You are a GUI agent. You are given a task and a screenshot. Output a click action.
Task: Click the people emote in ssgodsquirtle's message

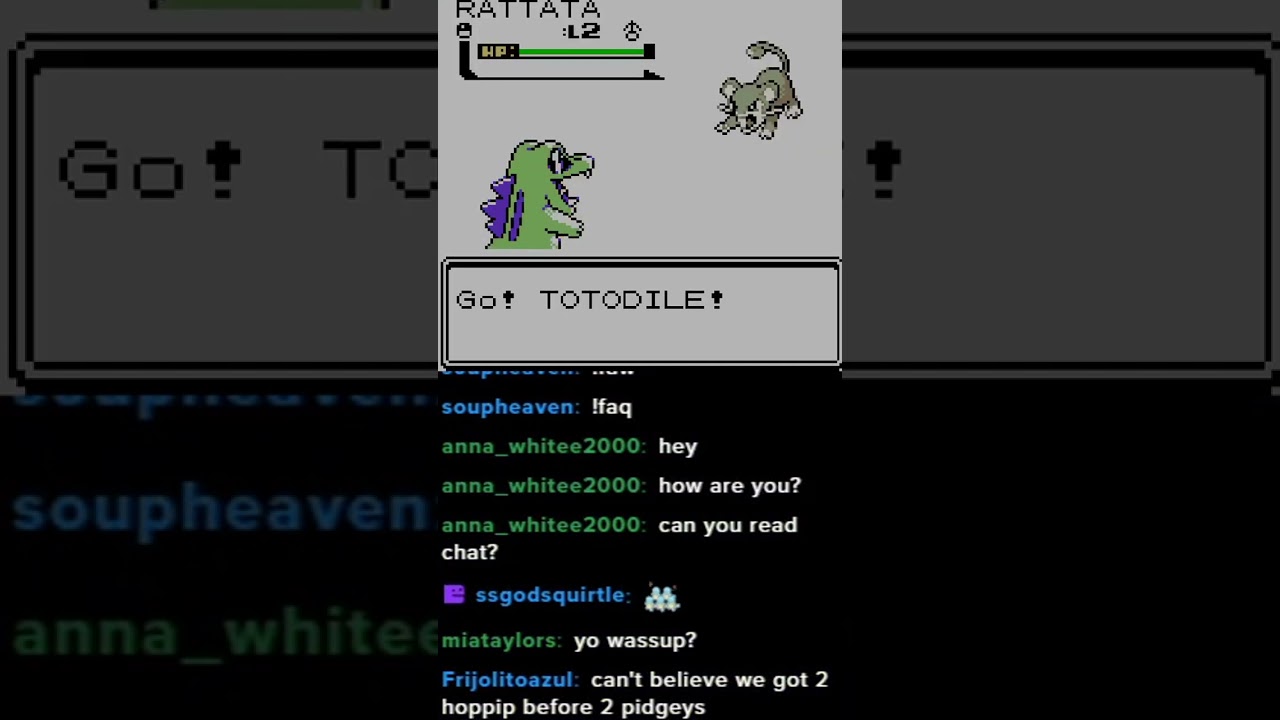click(661, 595)
